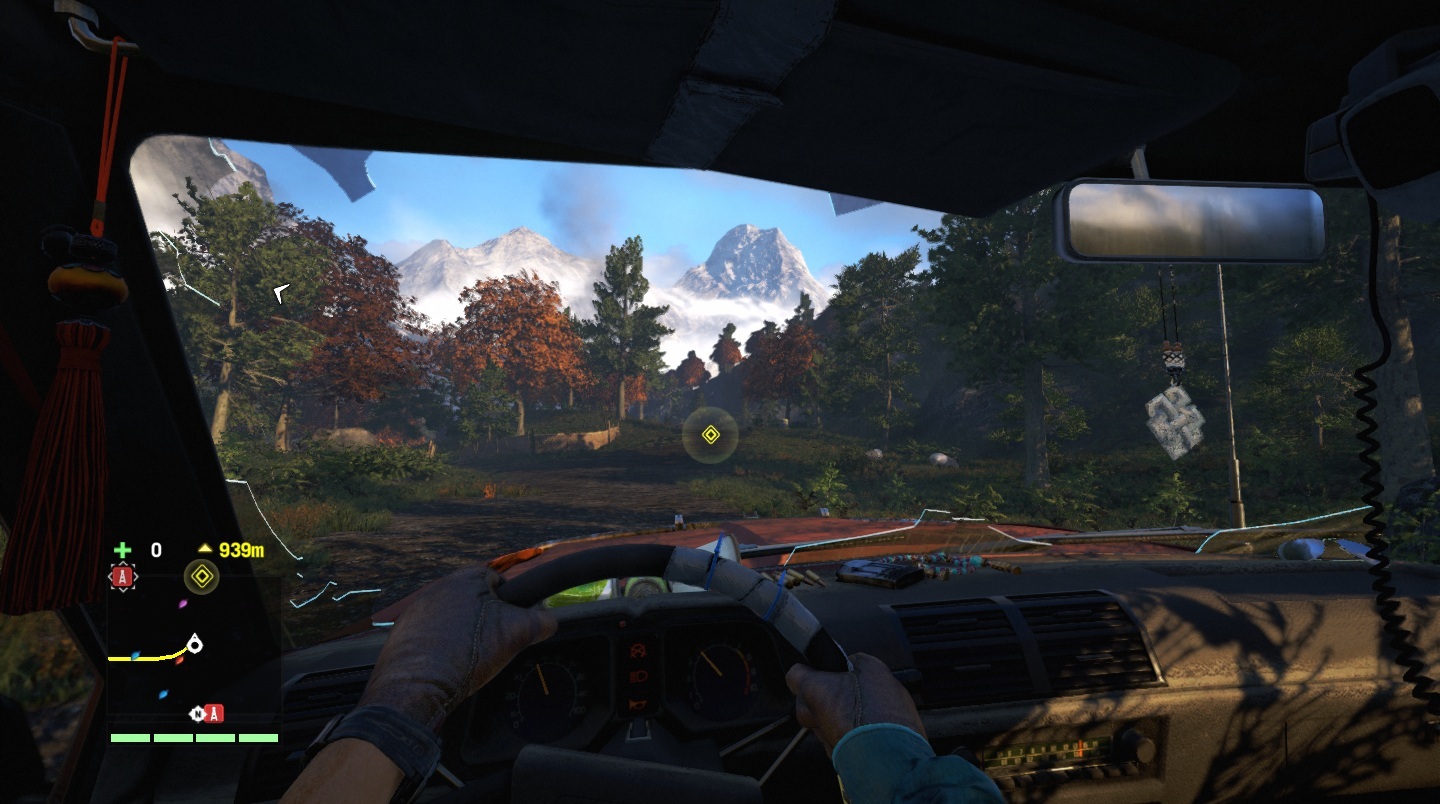Select the yellow objective waypoint over the road
This screenshot has width=1440, height=804.
coord(710,434)
